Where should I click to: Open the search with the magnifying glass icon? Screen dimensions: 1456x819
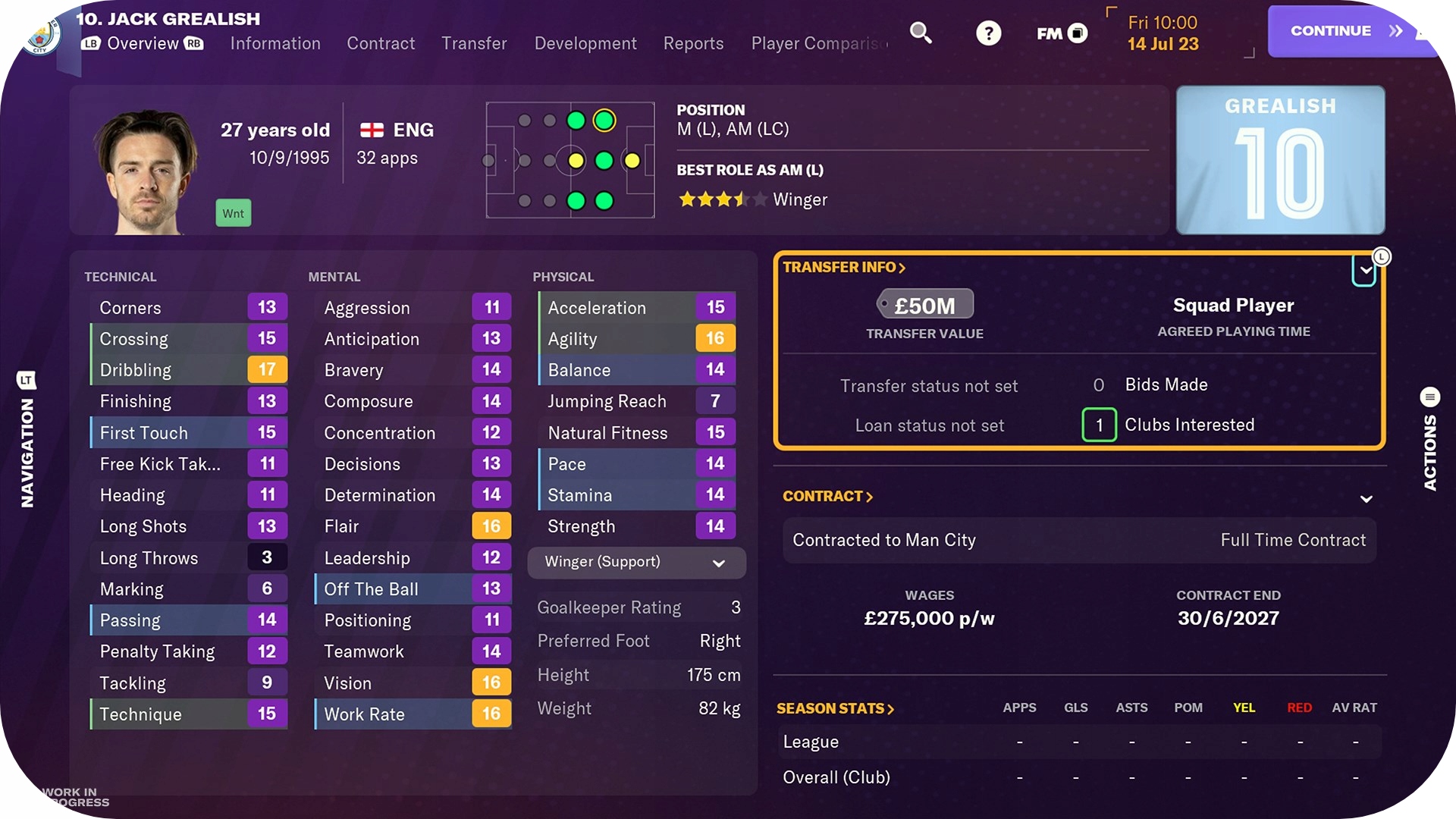(x=921, y=33)
